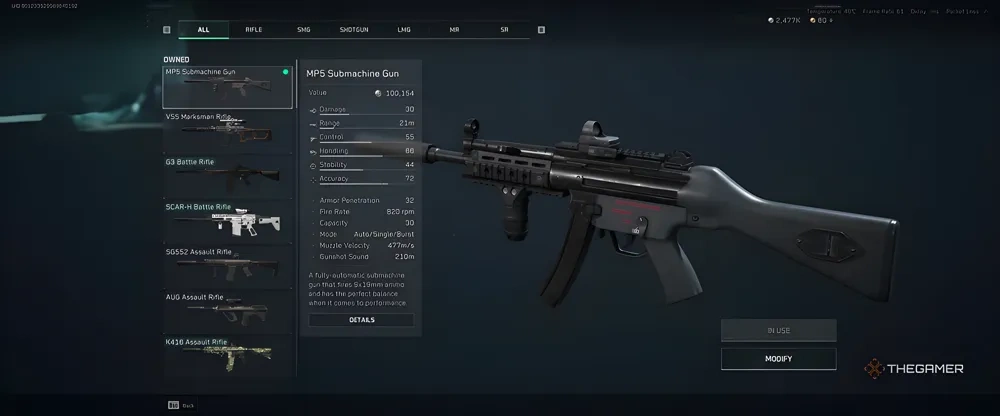Open the MP5 DETAILS panel
Viewport: 1000px width, 416px height.
tap(361, 320)
